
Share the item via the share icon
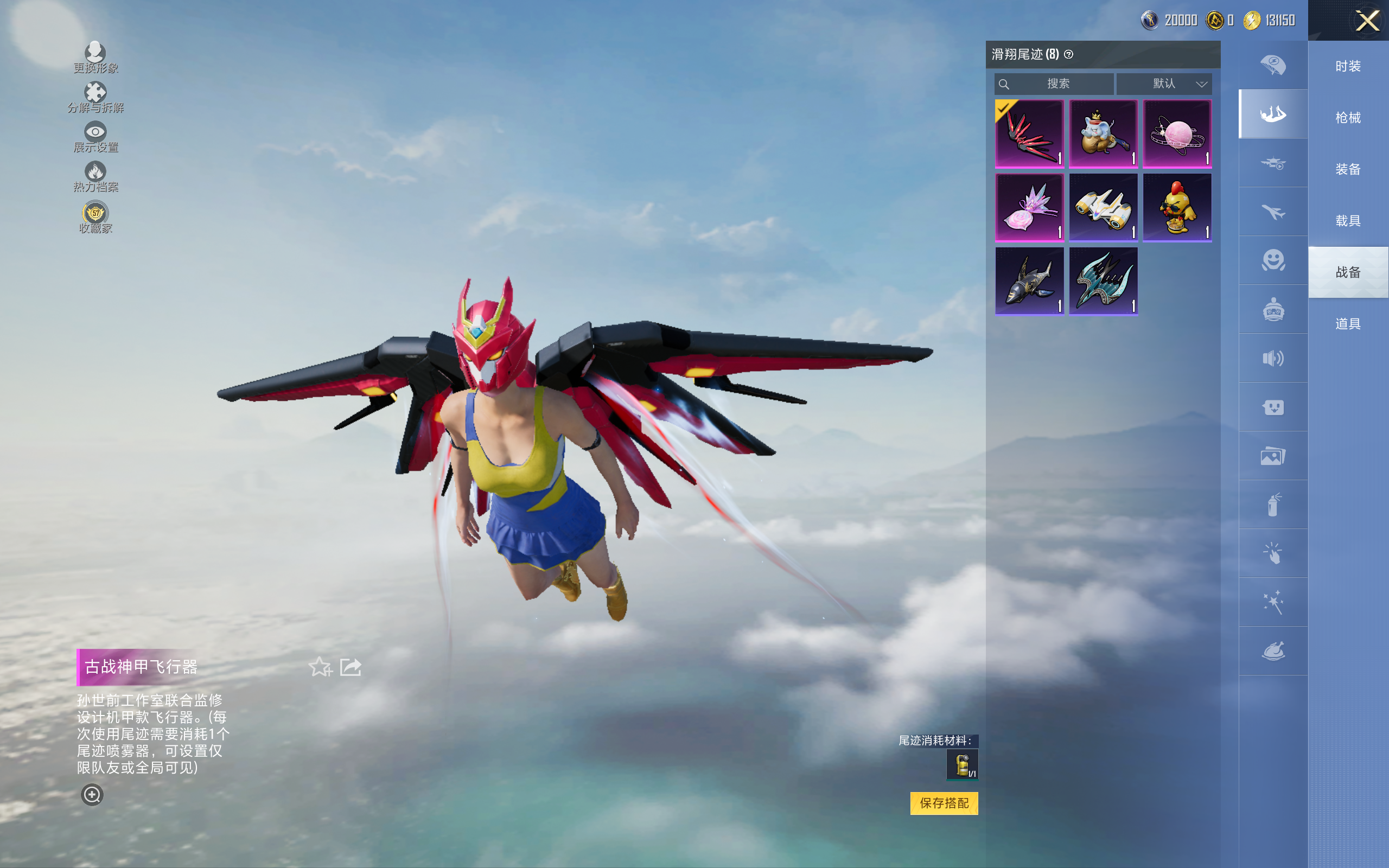point(351,667)
